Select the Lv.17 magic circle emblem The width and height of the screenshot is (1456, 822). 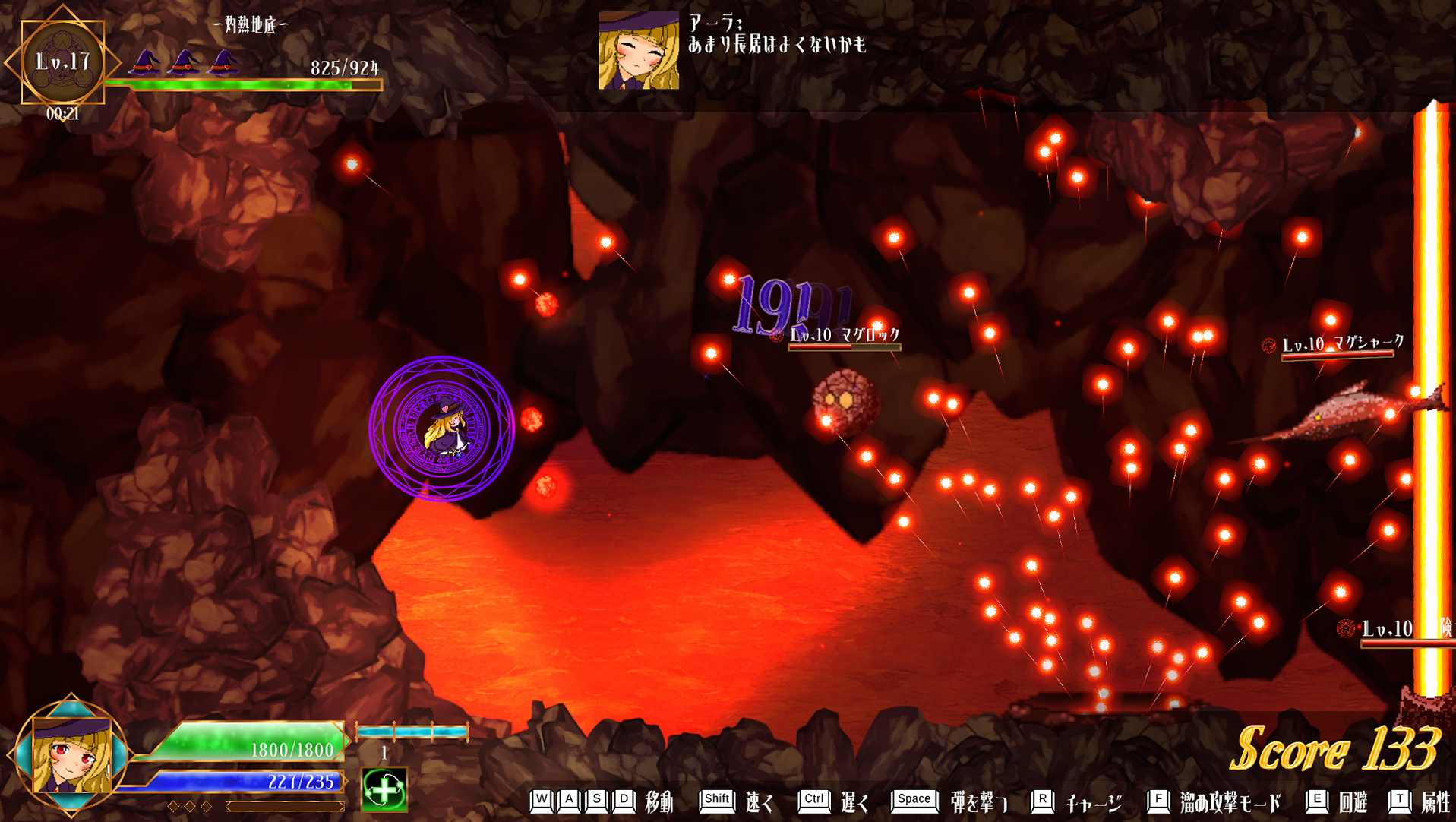coord(62,62)
